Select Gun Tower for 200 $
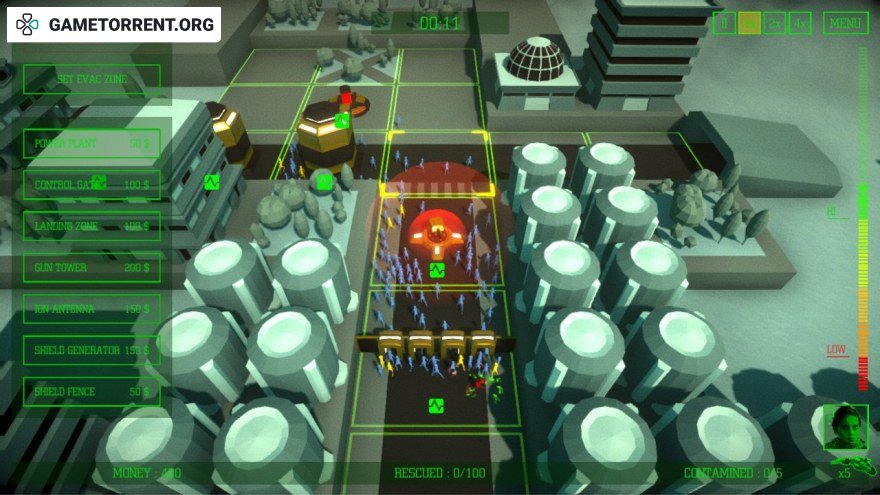This screenshot has width=880, height=495. click(x=91, y=268)
